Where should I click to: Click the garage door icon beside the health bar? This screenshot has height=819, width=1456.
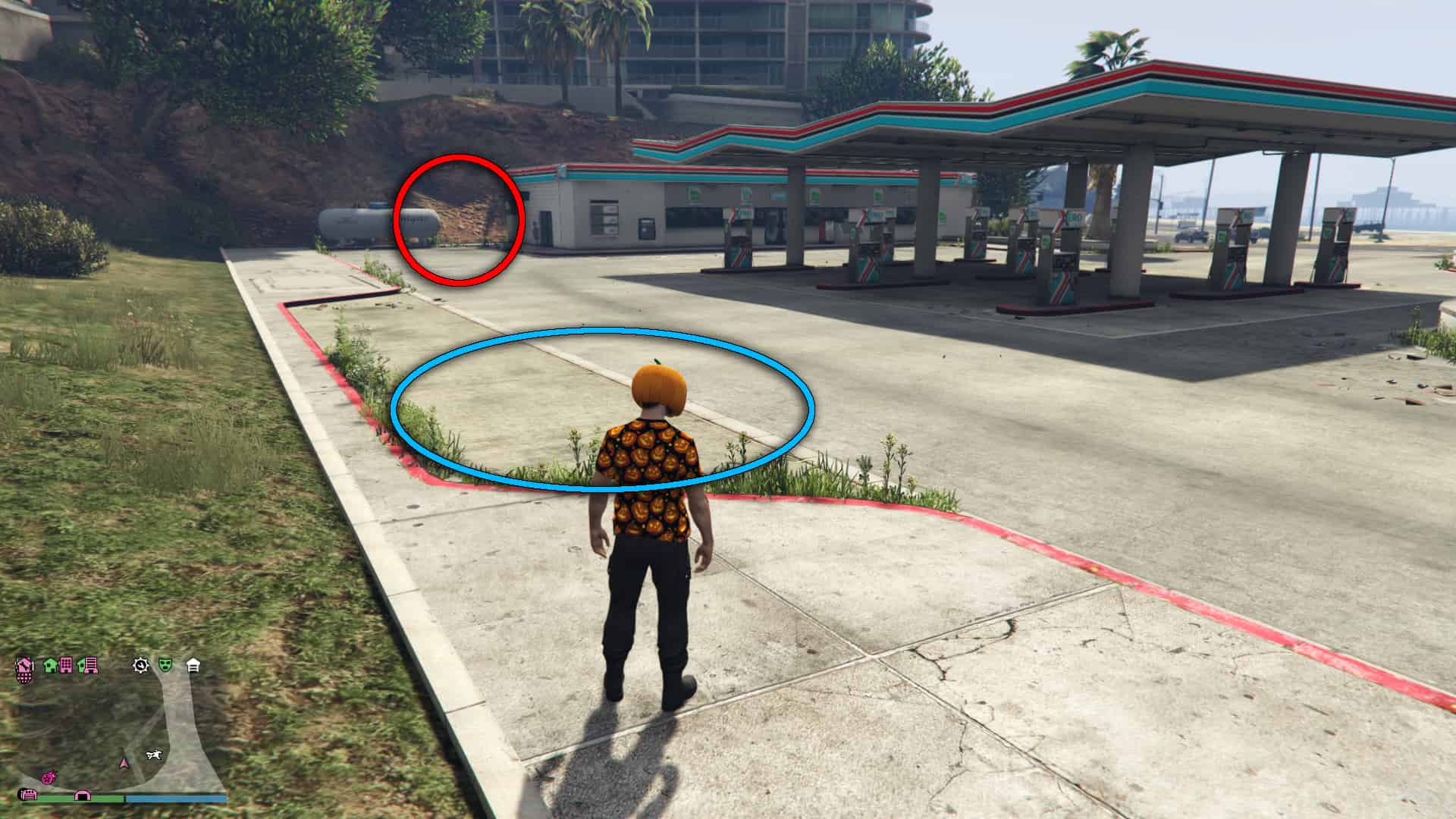click(x=30, y=795)
